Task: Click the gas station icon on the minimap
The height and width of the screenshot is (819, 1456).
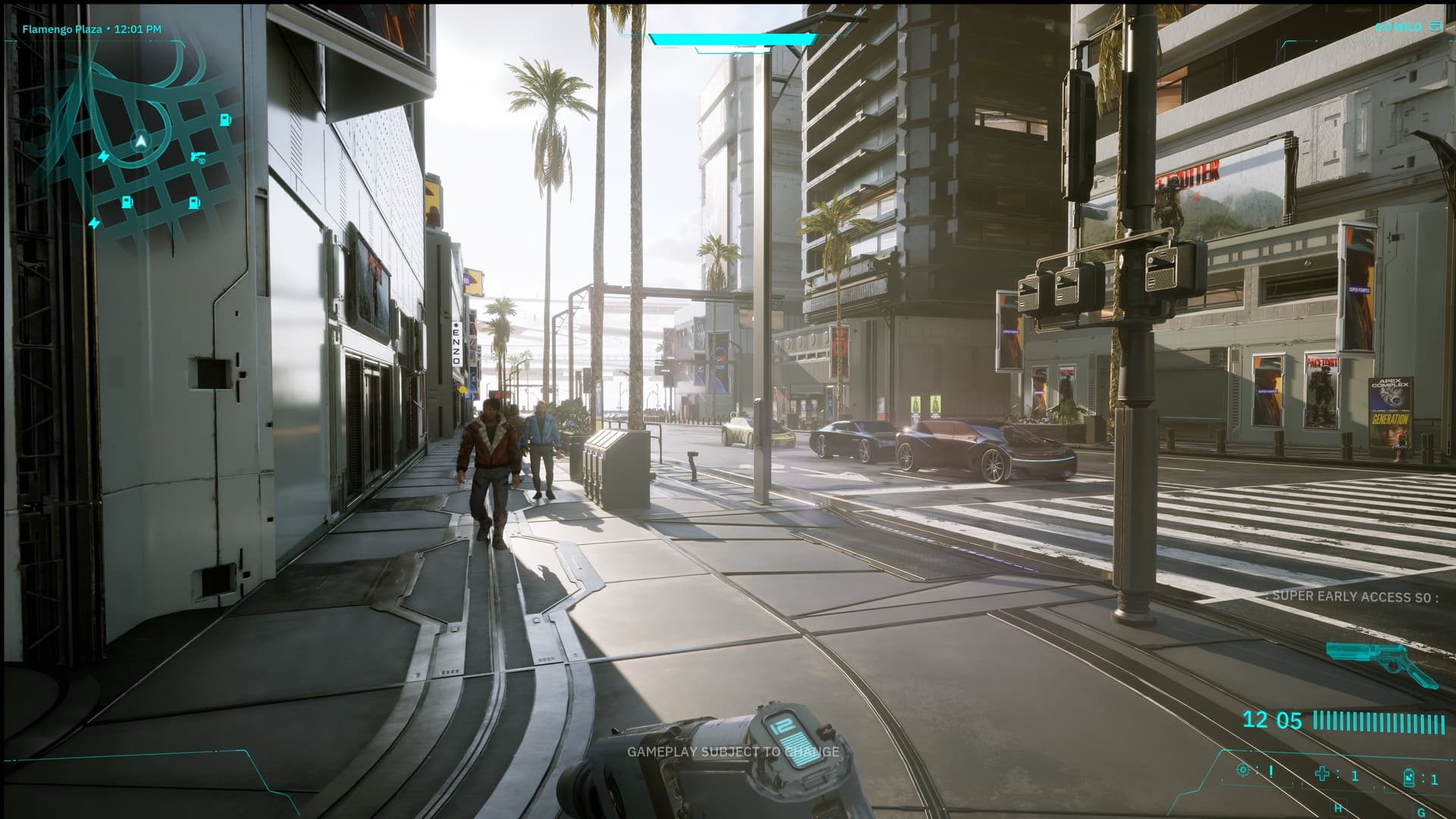Action: coord(224,120)
